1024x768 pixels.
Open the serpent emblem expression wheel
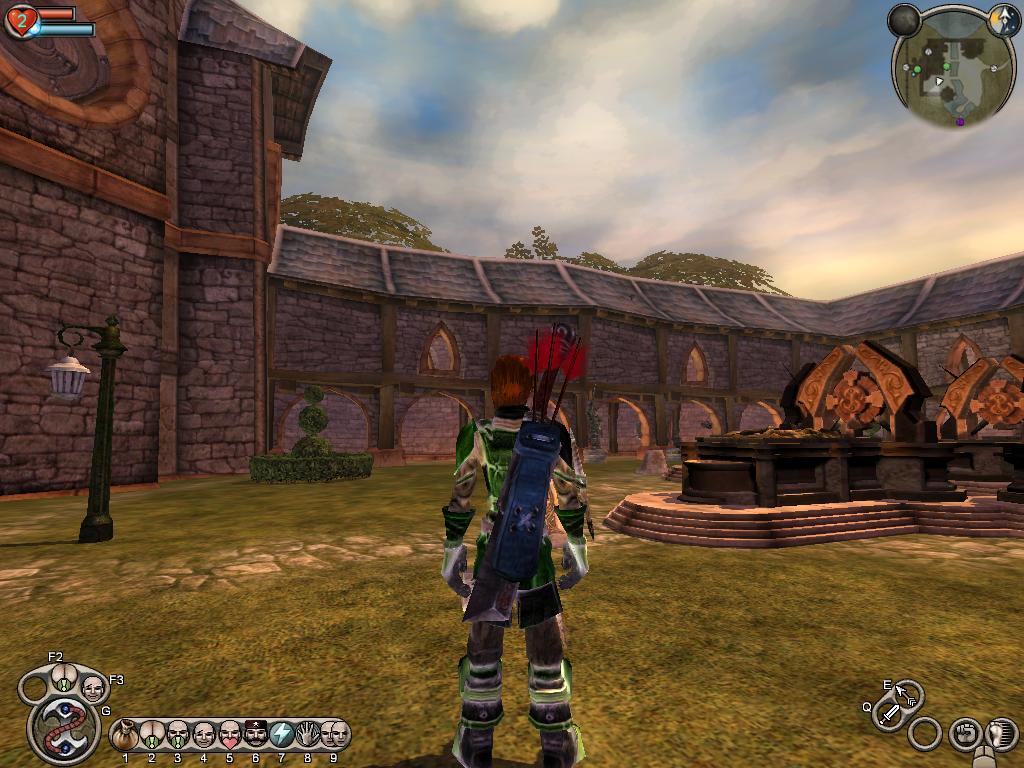[63, 728]
